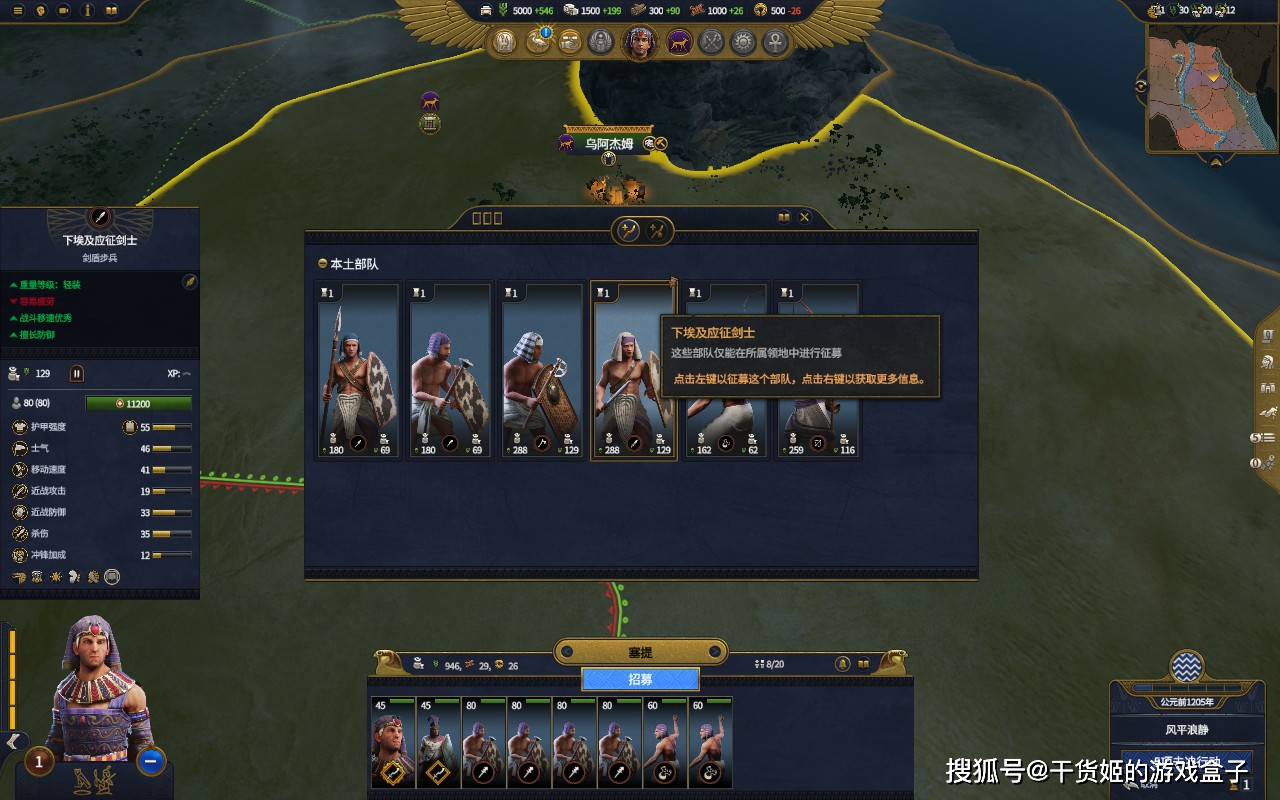Open the main menu hamburger icon

pyautogui.click(x=17, y=10)
